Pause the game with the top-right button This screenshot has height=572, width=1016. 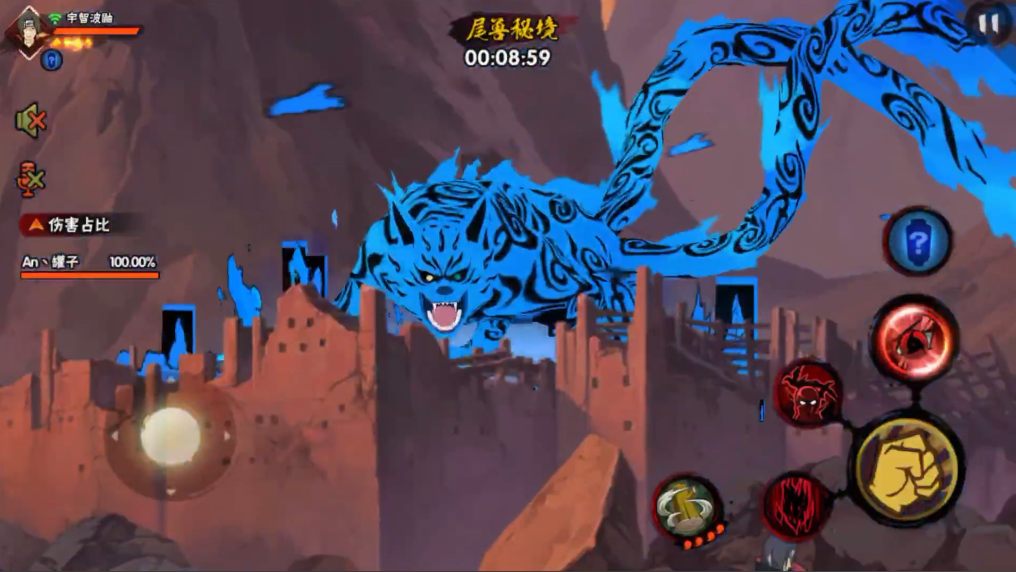[990, 25]
